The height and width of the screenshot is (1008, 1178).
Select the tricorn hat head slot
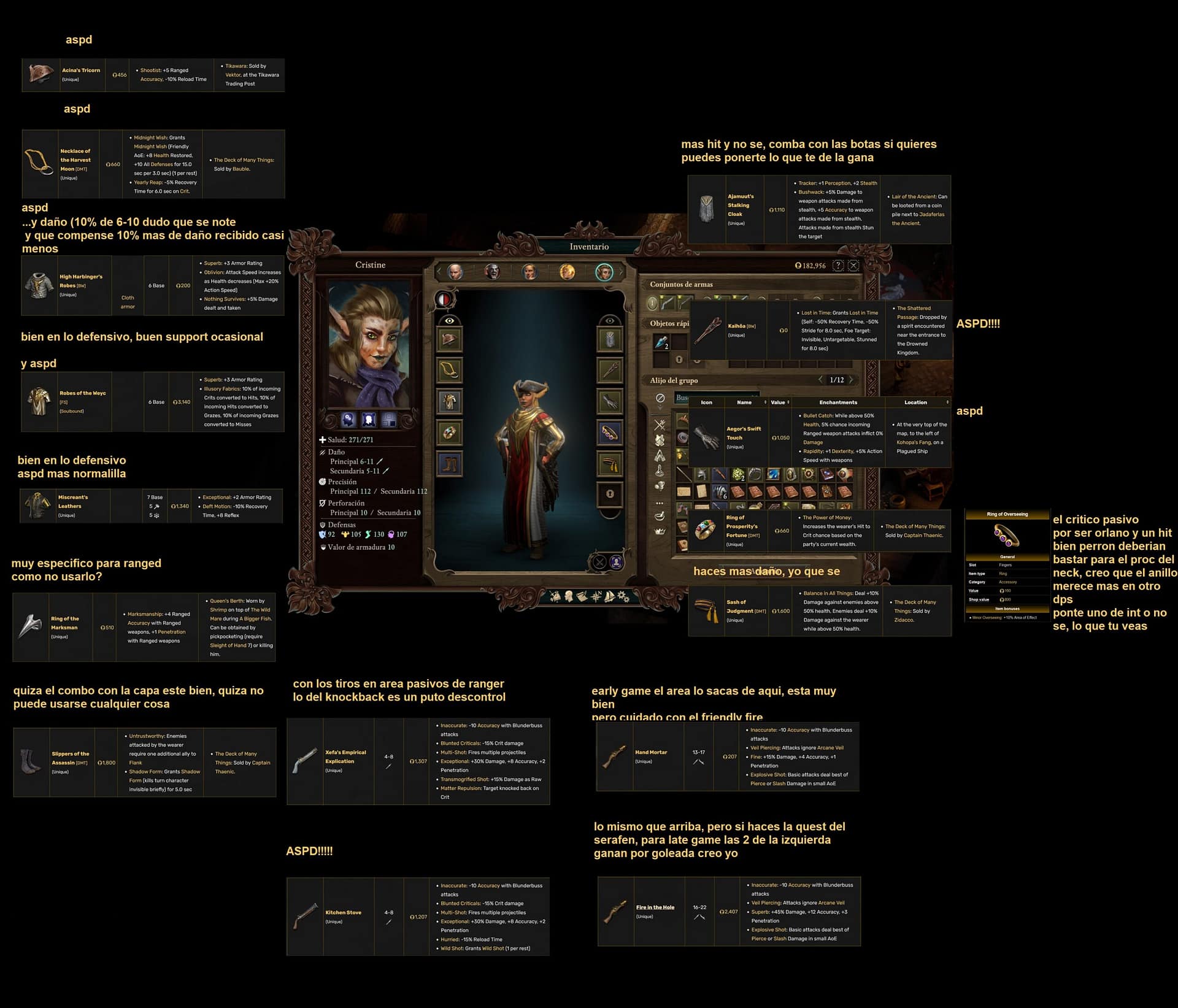point(449,340)
